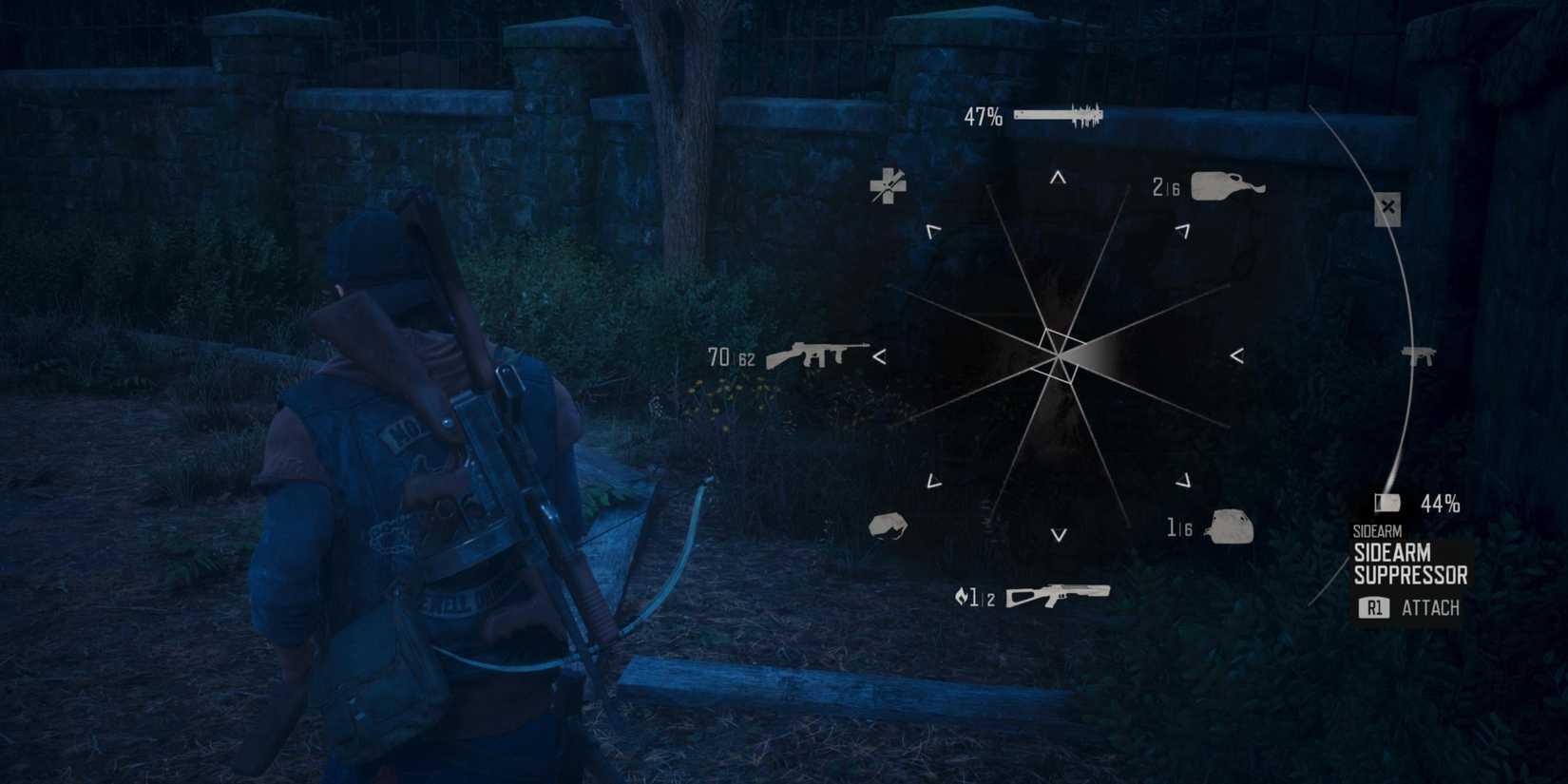Viewport: 1568px width, 784px height.
Task: Click the crossed-bolts special ammo box icon
Action: [1386, 207]
